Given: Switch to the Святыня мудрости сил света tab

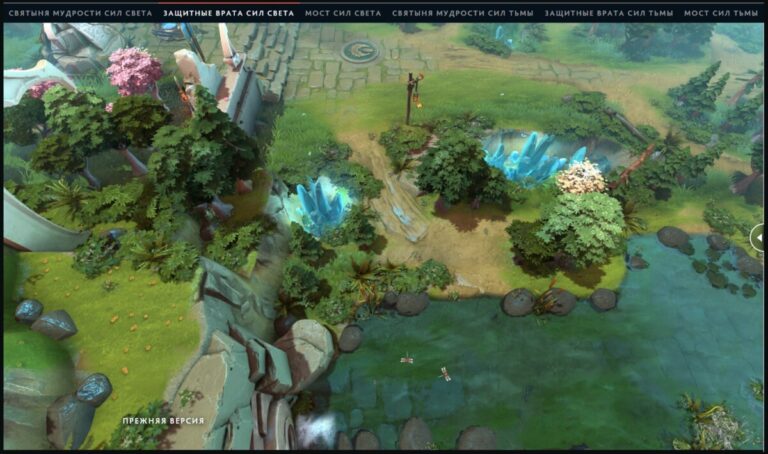Looking at the screenshot, I should coord(79,13).
